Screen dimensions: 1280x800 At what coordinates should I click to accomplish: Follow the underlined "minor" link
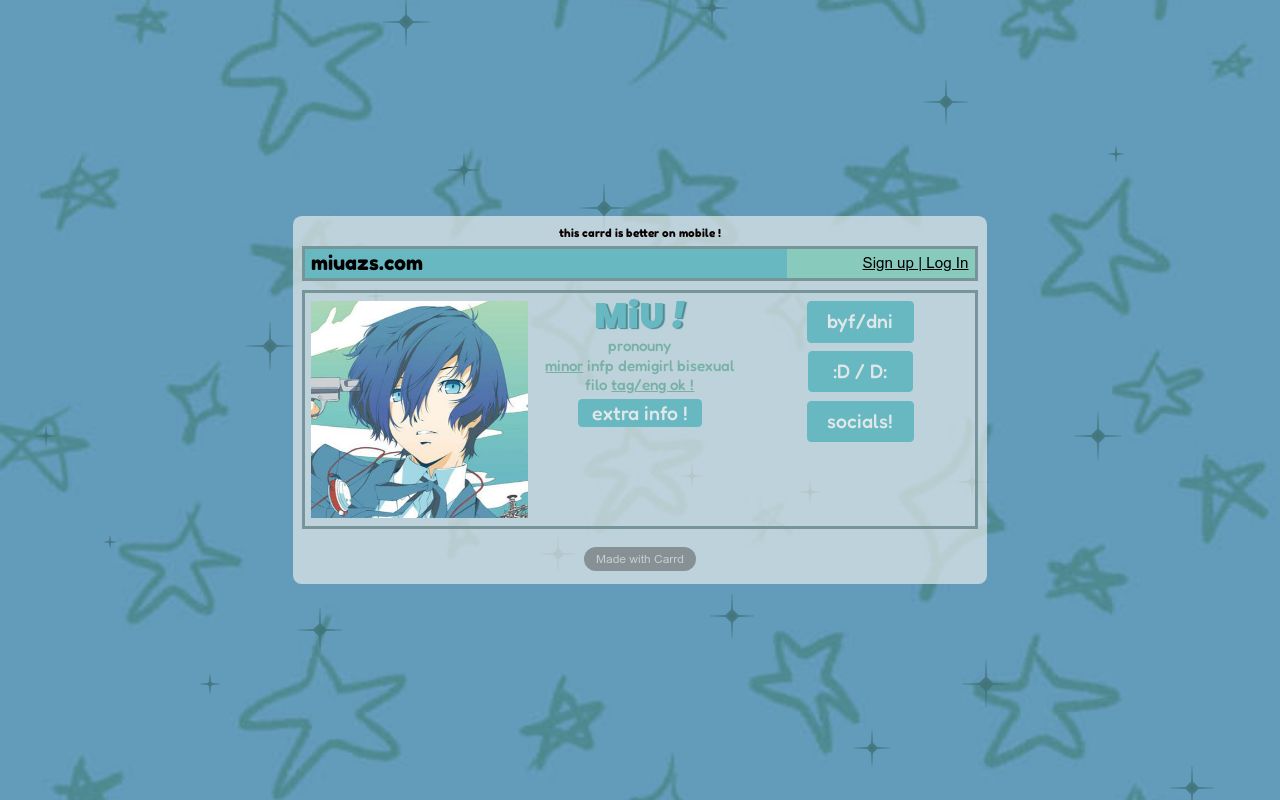click(x=563, y=366)
